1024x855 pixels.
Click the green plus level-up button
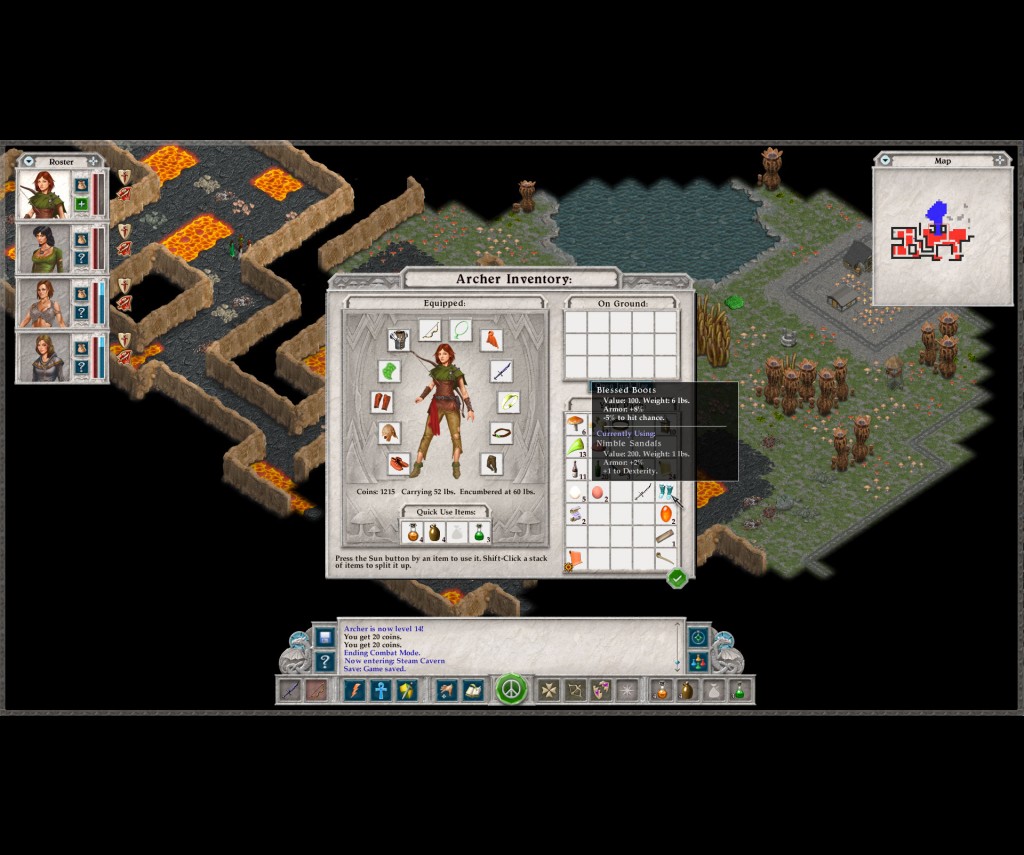click(81, 205)
